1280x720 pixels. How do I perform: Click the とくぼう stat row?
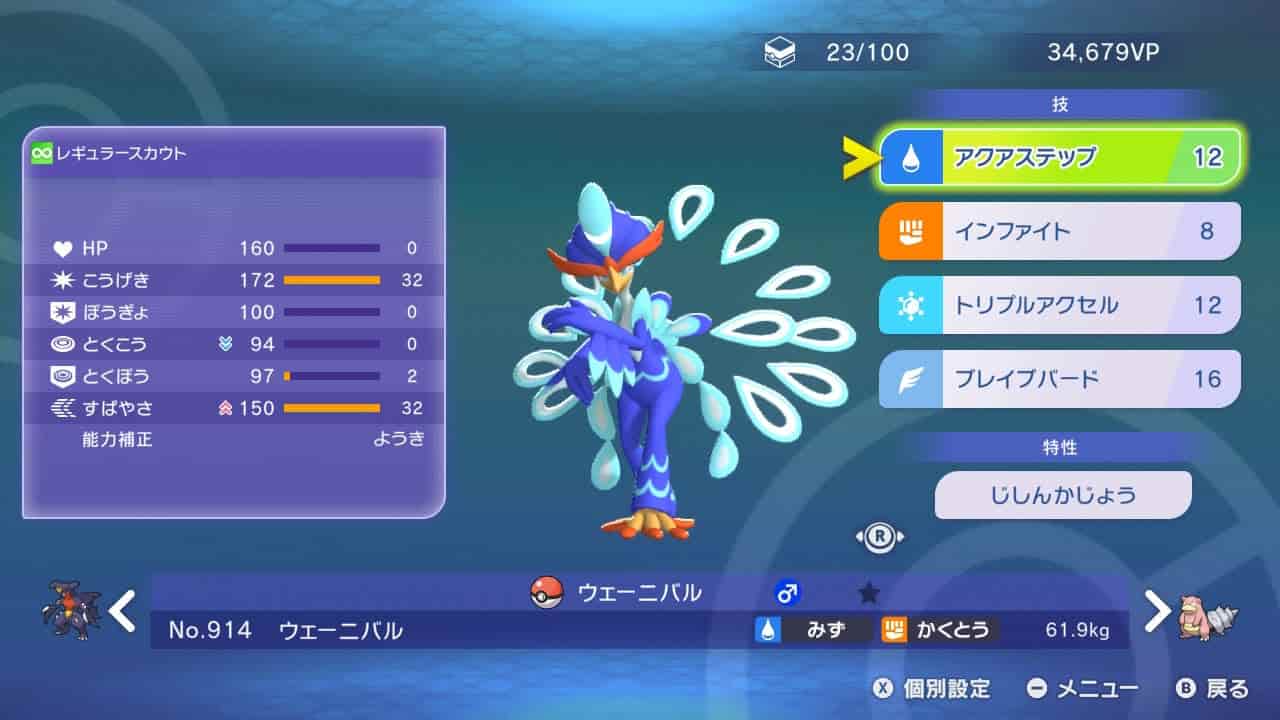pyautogui.click(x=235, y=376)
